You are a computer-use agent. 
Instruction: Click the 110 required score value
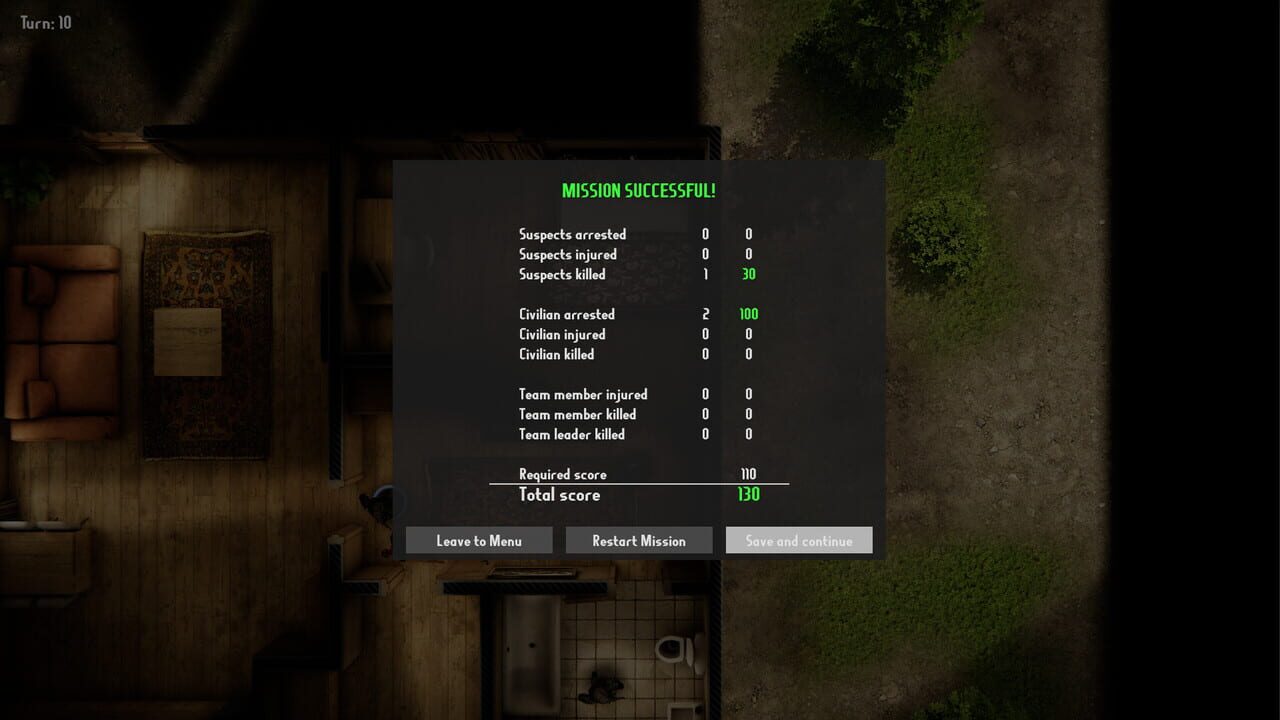[748, 474]
